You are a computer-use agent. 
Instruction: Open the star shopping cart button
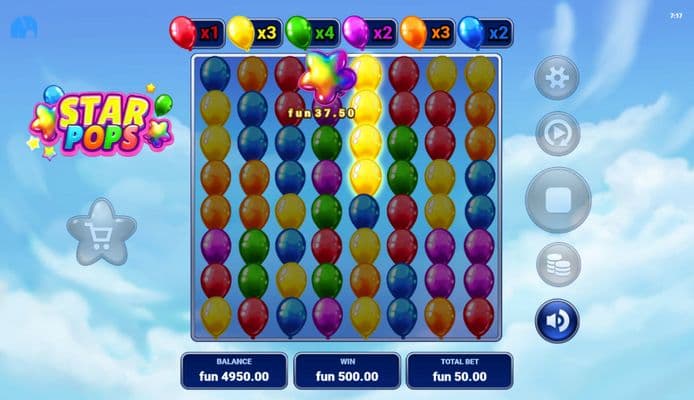click(101, 232)
